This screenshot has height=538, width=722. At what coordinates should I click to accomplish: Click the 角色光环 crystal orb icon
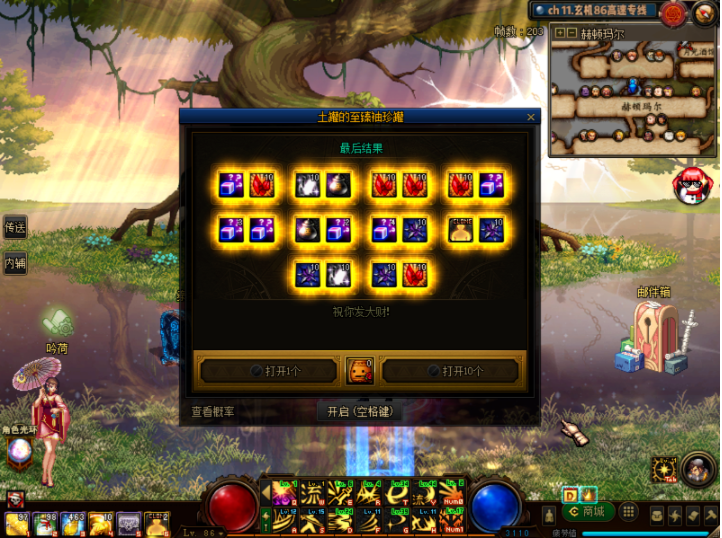19,455
